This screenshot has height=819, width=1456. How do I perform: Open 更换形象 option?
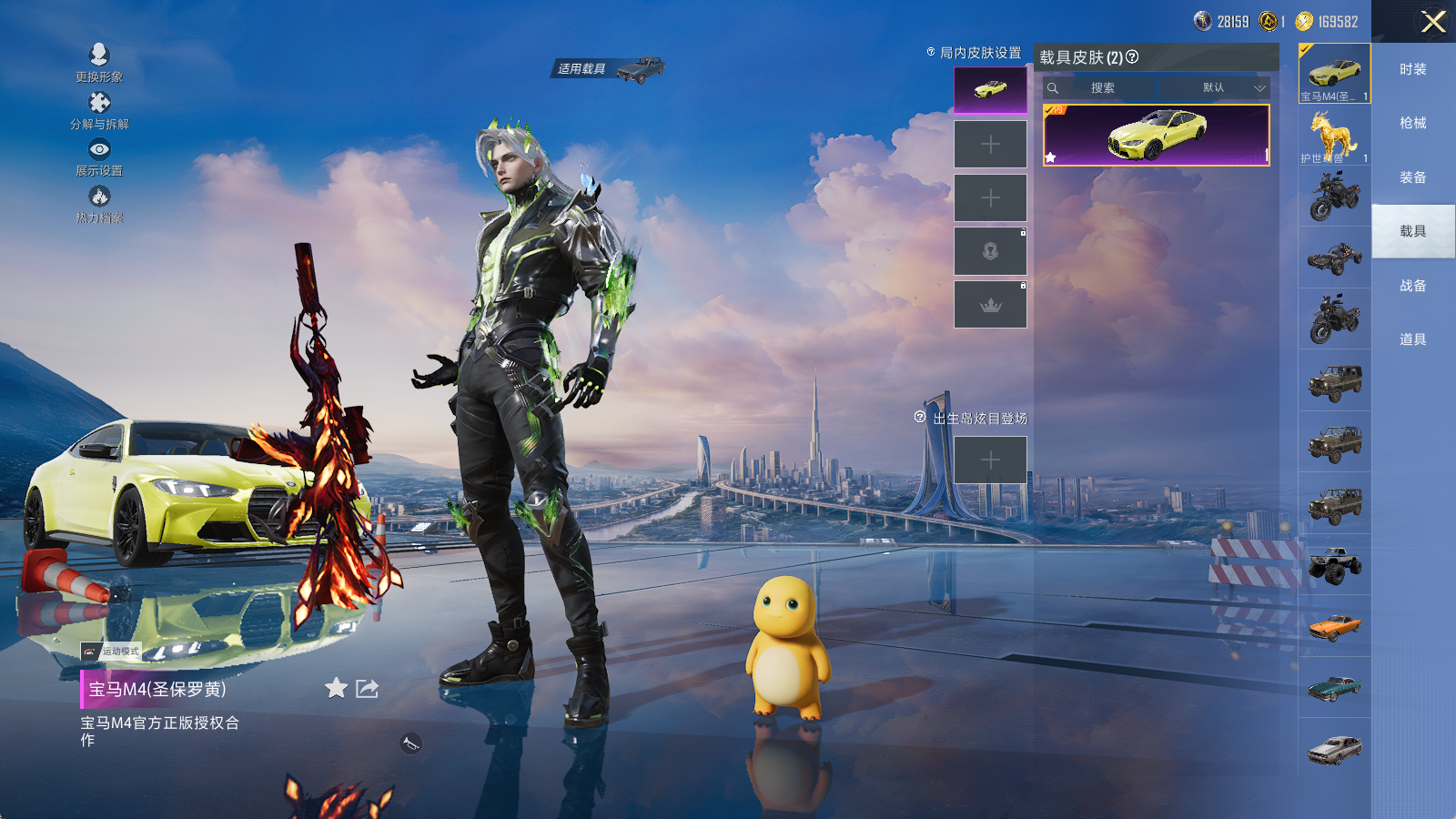[x=99, y=63]
